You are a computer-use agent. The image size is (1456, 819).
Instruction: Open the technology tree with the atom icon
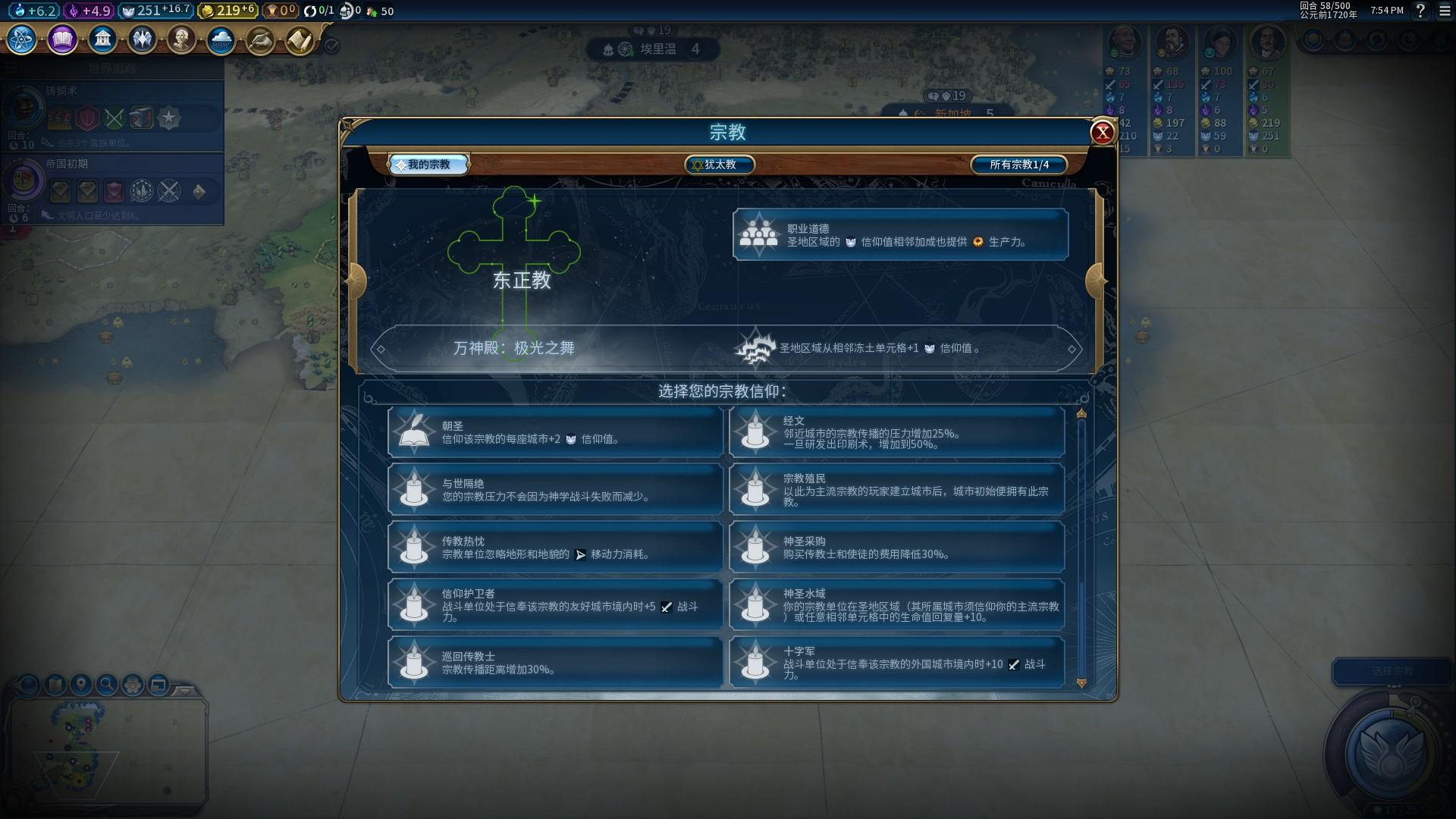point(20,41)
